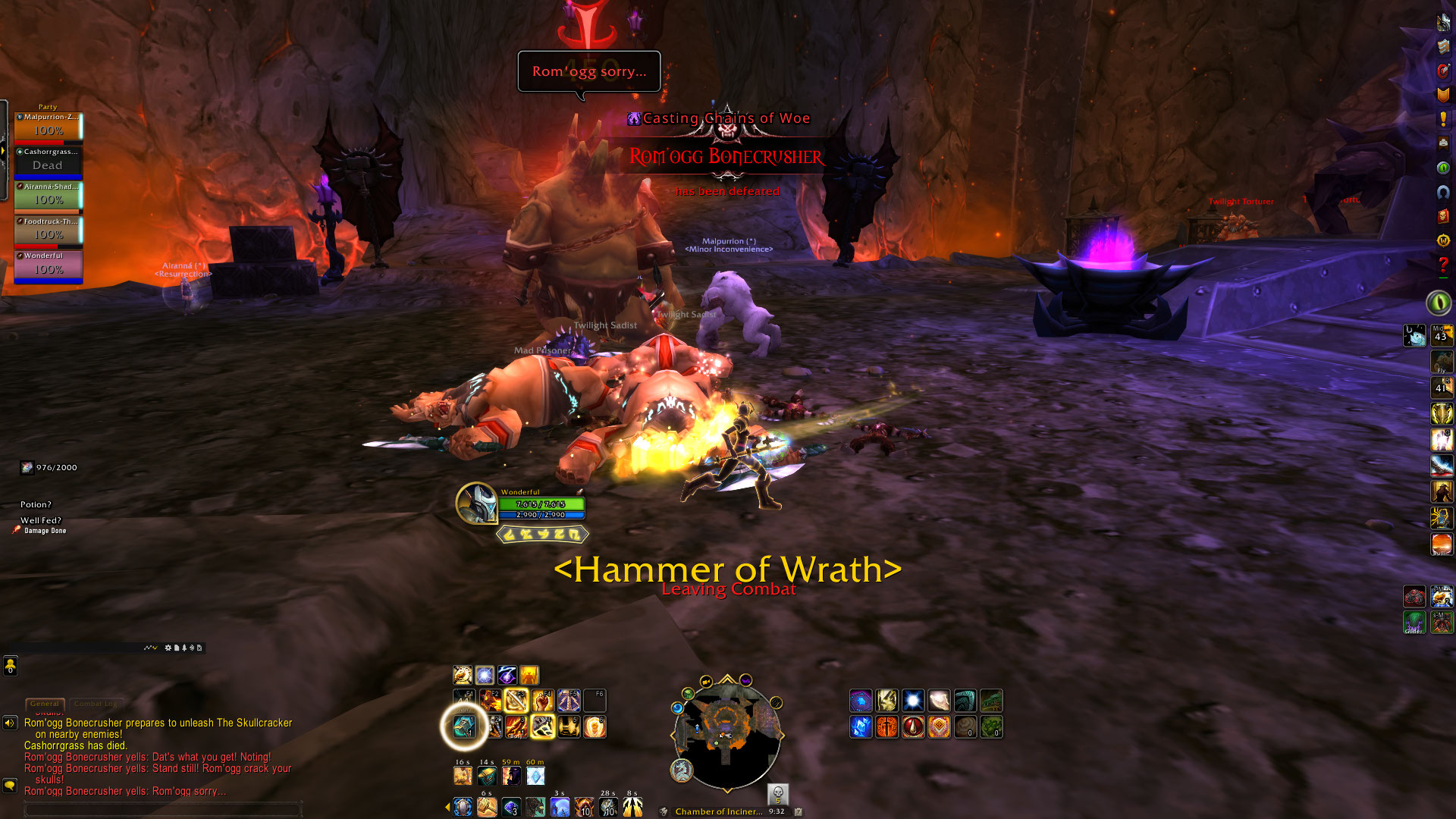
Task: Switch to the General chat tab
Action: pyautogui.click(x=45, y=704)
